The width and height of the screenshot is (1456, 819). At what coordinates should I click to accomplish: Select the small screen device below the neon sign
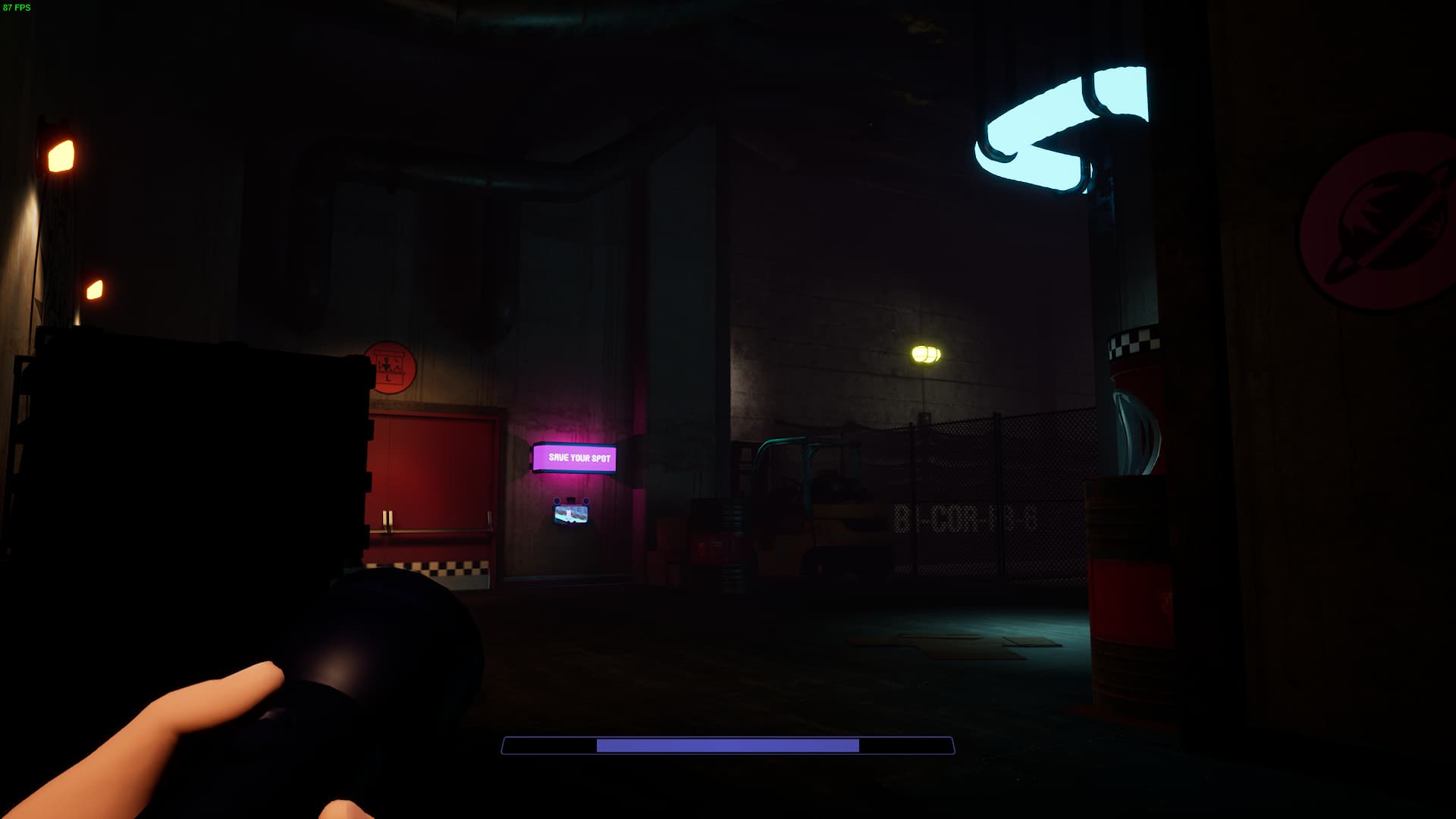pos(571,514)
